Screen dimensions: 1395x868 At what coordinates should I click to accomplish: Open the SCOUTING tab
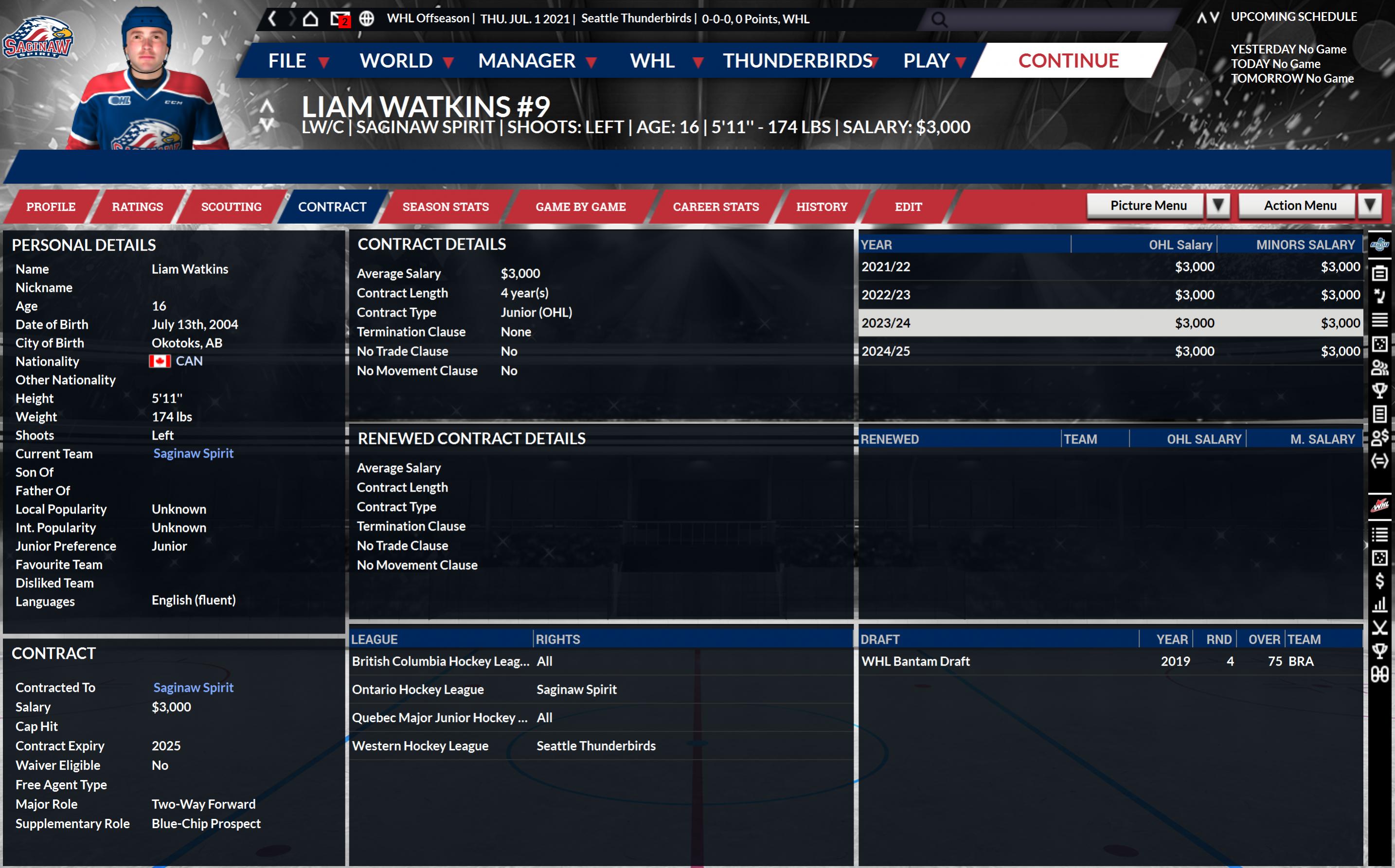(x=231, y=207)
